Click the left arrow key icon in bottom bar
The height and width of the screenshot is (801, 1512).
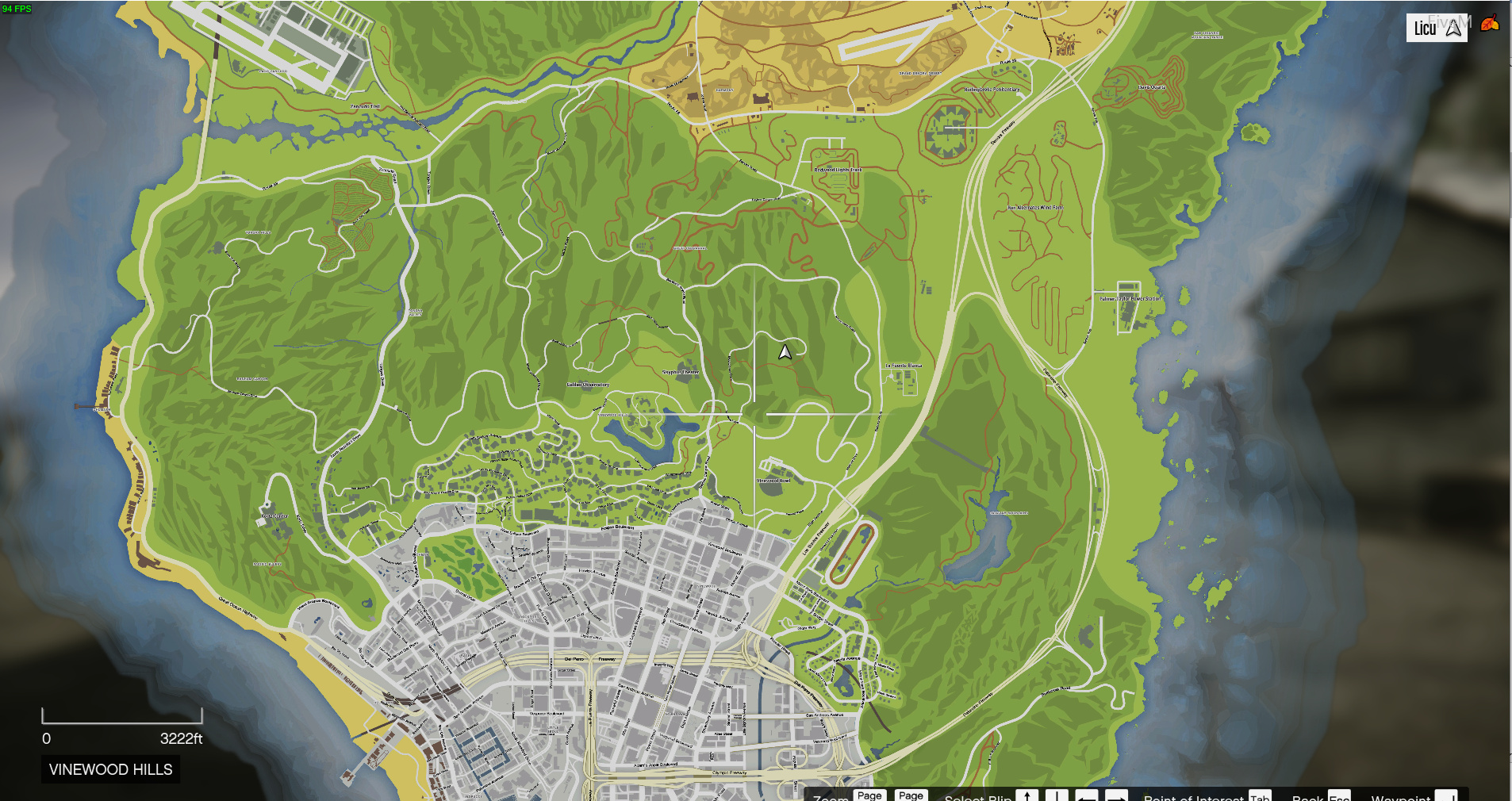click(1088, 795)
